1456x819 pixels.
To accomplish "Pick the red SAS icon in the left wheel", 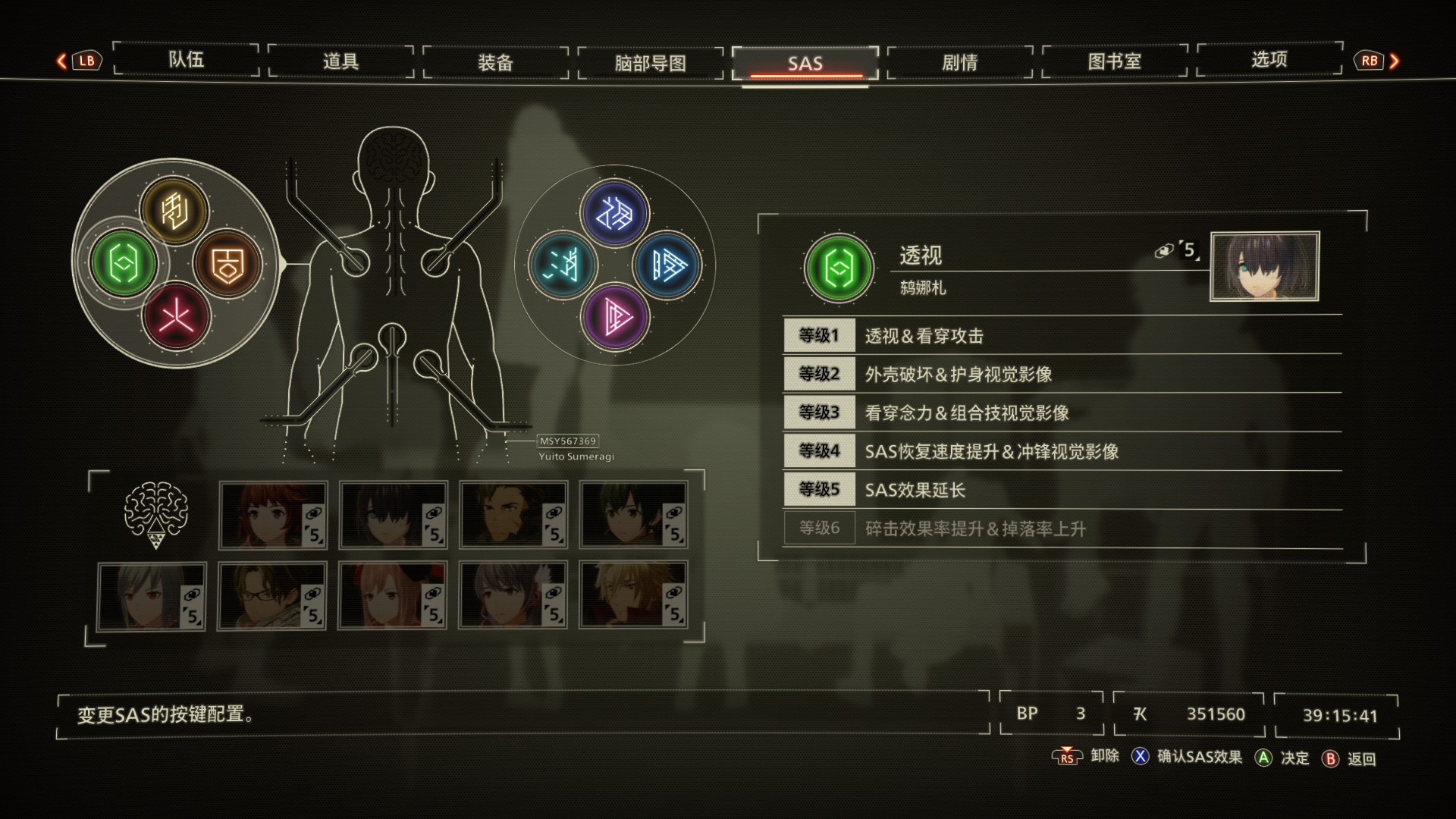I will coord(175,315).
